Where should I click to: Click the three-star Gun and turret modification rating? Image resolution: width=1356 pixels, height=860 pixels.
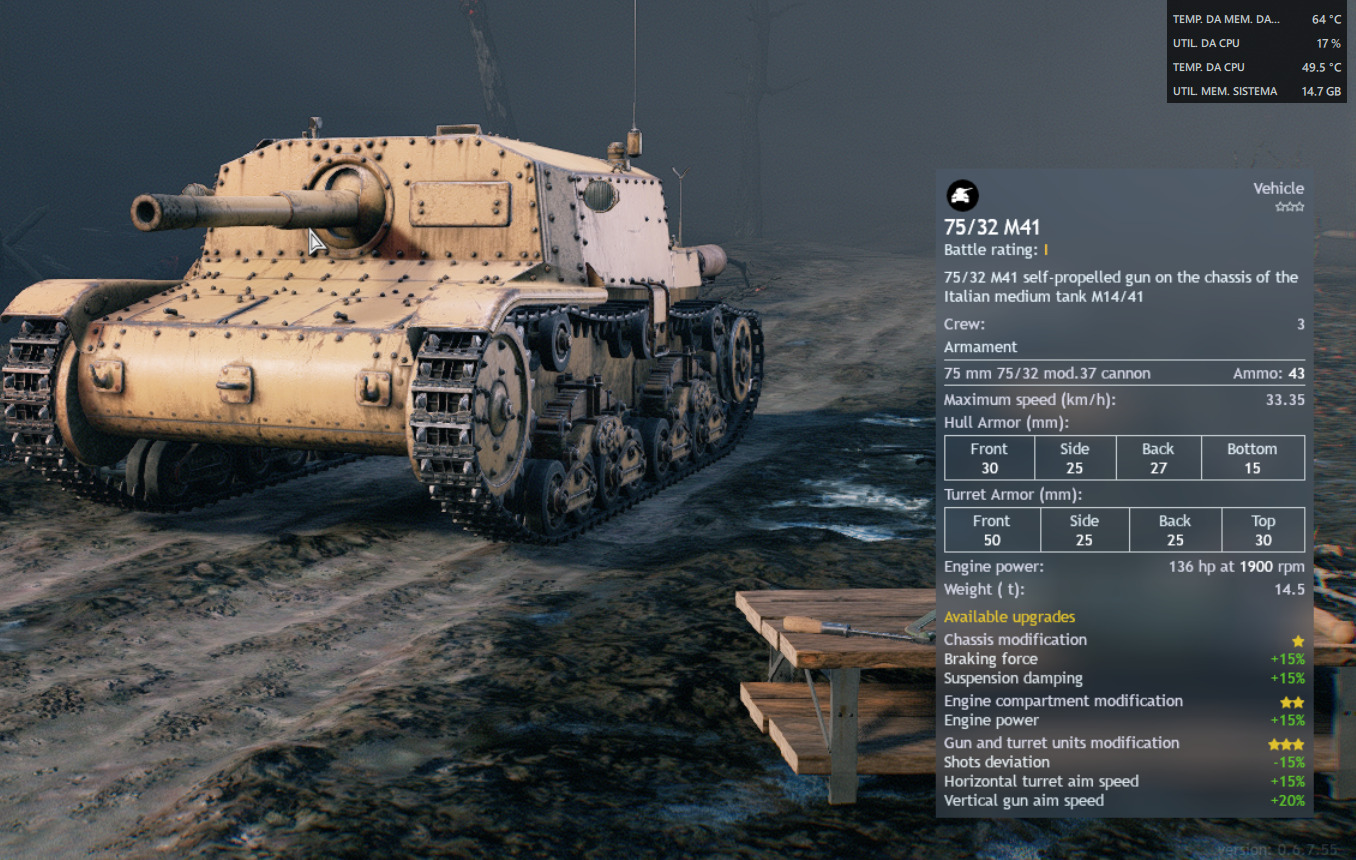(x=1288, y=743)
